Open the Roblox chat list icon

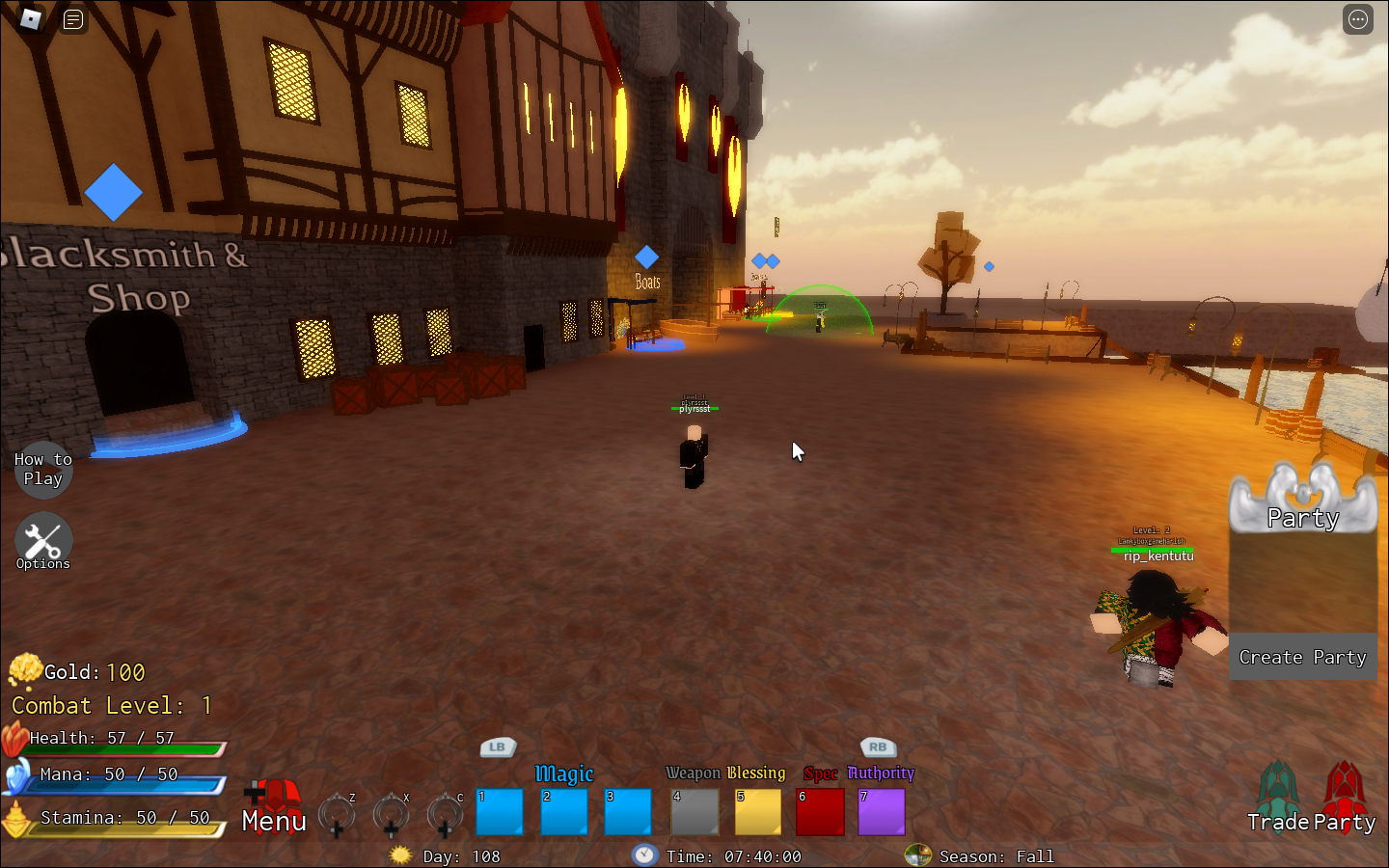click(x=73, y=19)
